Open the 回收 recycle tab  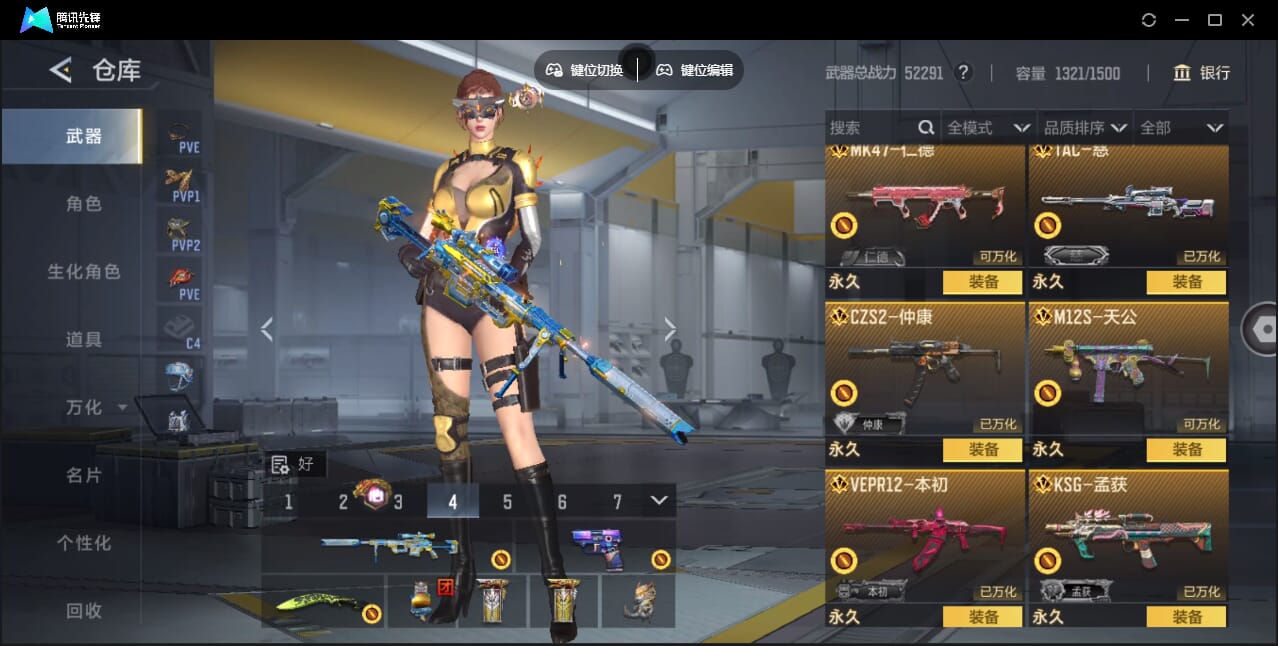click(x=84, y=611)
